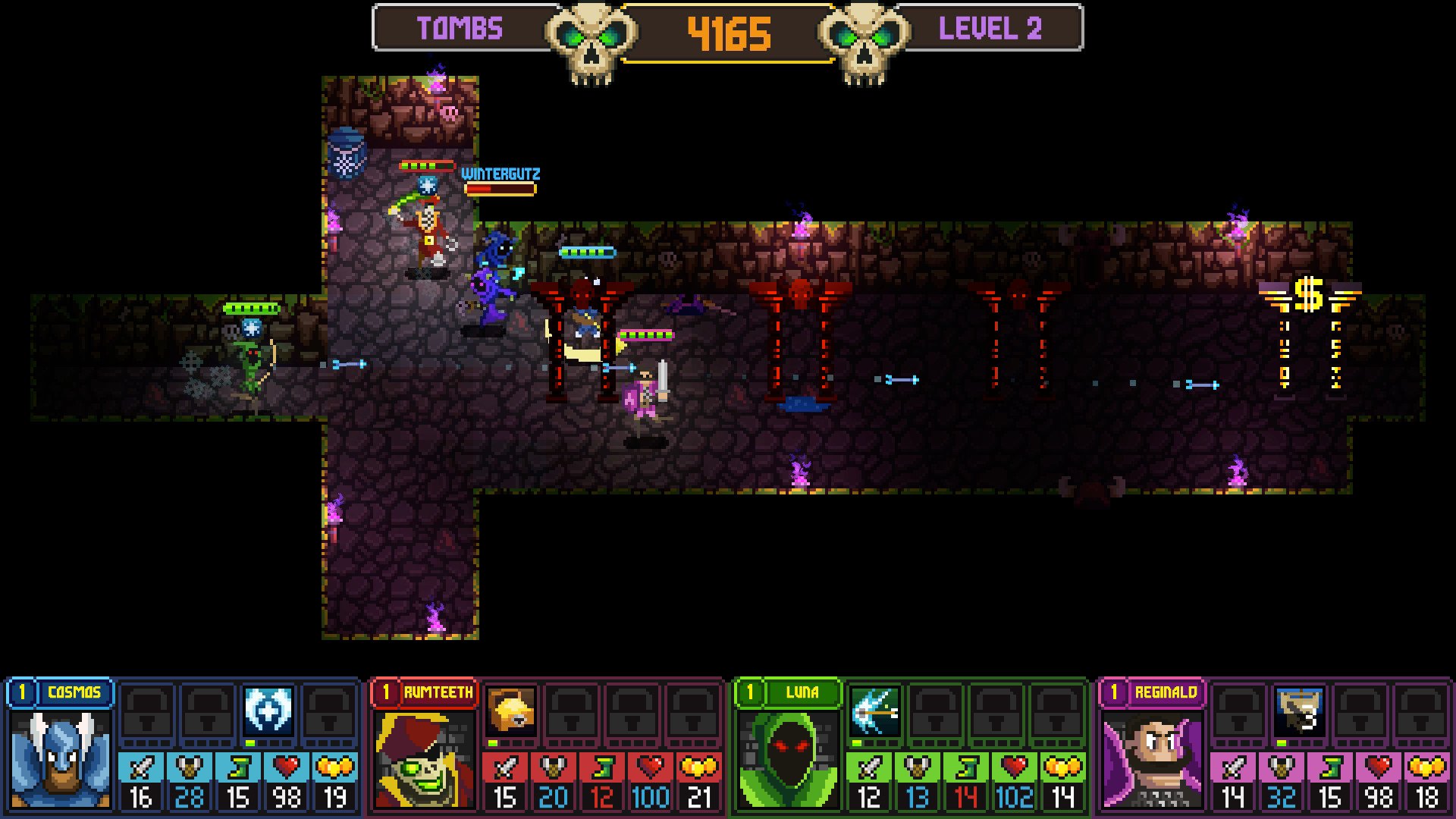Use Rumteeth's golden bell ability
The image size is (1456, 819).
pos(511,711)
